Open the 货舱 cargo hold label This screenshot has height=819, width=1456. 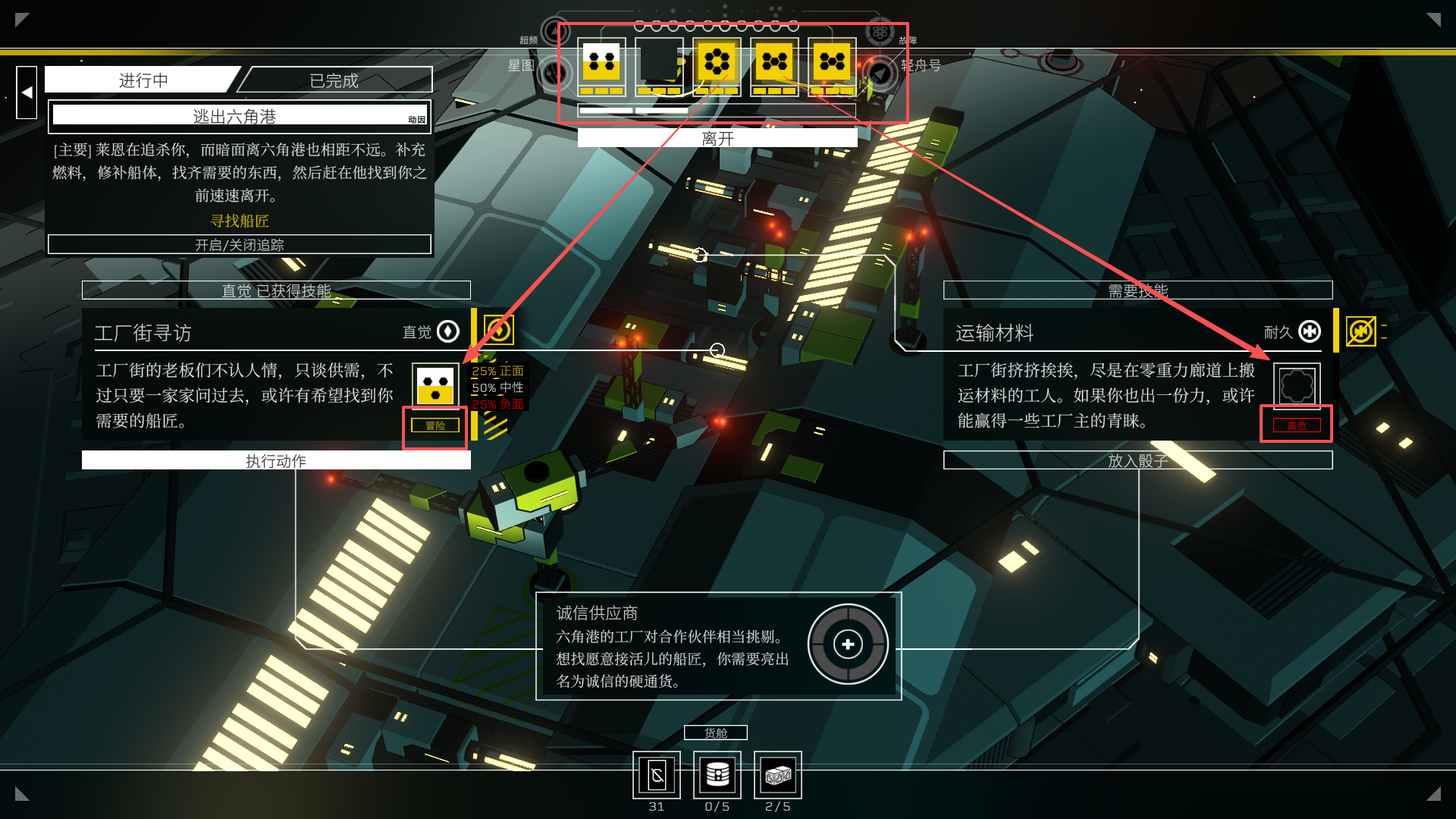tap(716, 733)
